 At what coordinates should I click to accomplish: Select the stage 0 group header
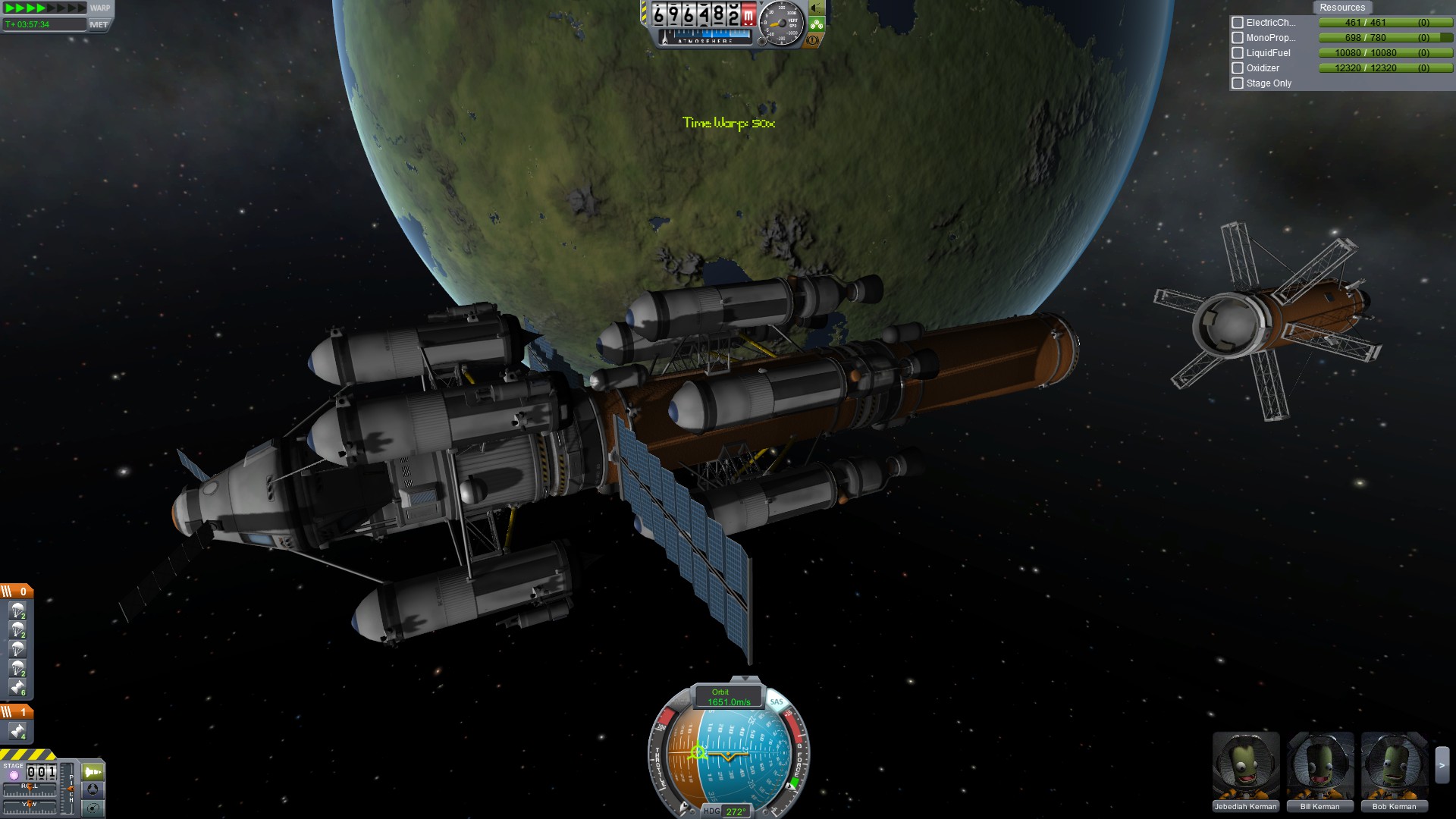click(x=16, y=591)
